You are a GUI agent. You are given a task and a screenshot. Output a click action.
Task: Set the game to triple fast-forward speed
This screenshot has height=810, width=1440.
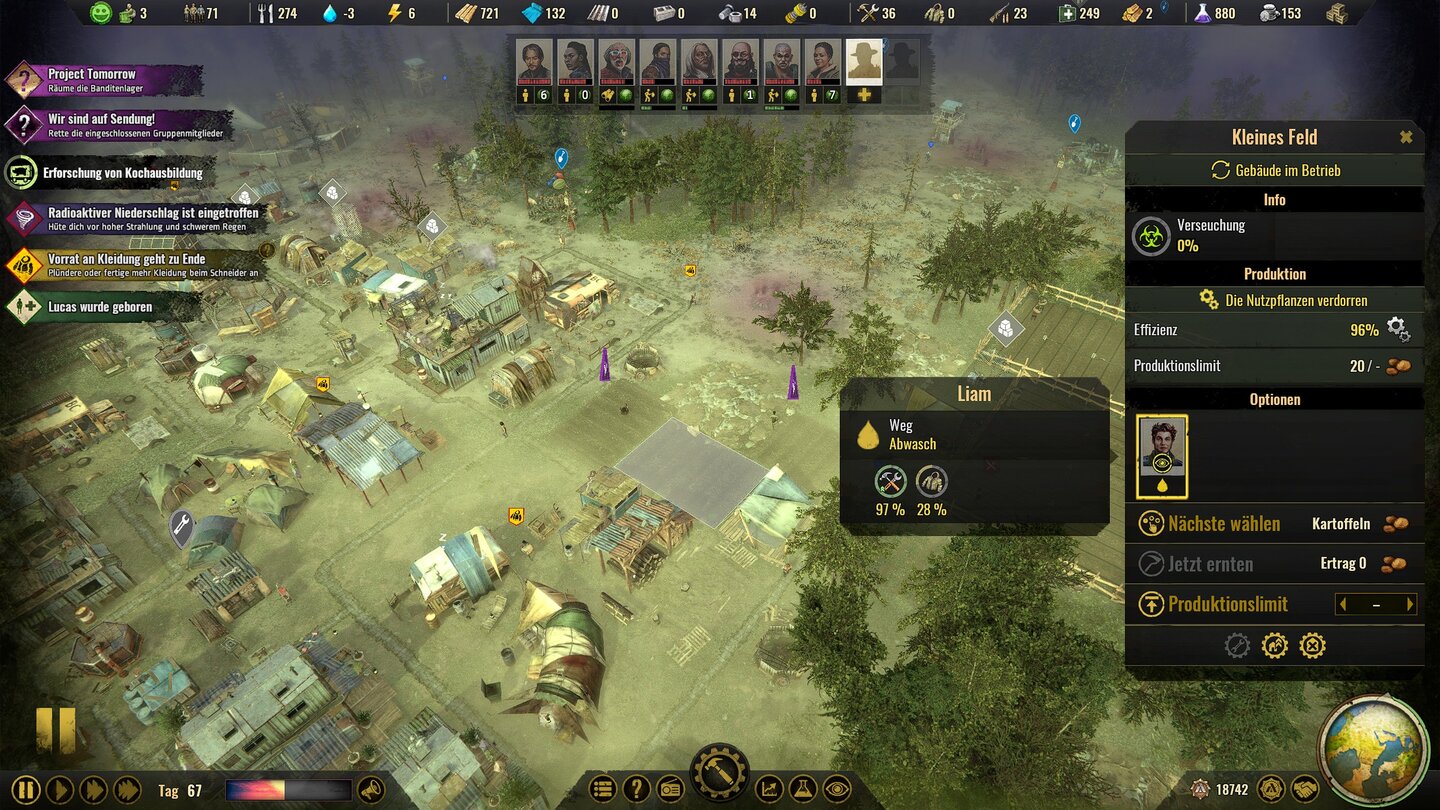click(127, 790)
